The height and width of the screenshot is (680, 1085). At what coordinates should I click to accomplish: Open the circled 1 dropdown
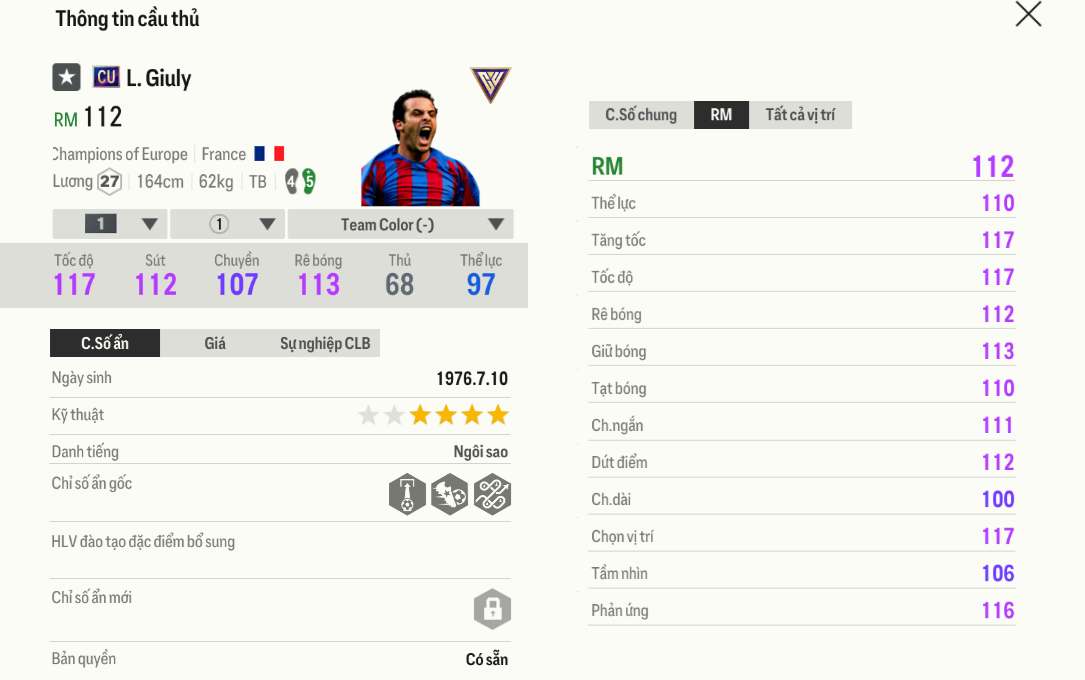(x=228, y=224)
